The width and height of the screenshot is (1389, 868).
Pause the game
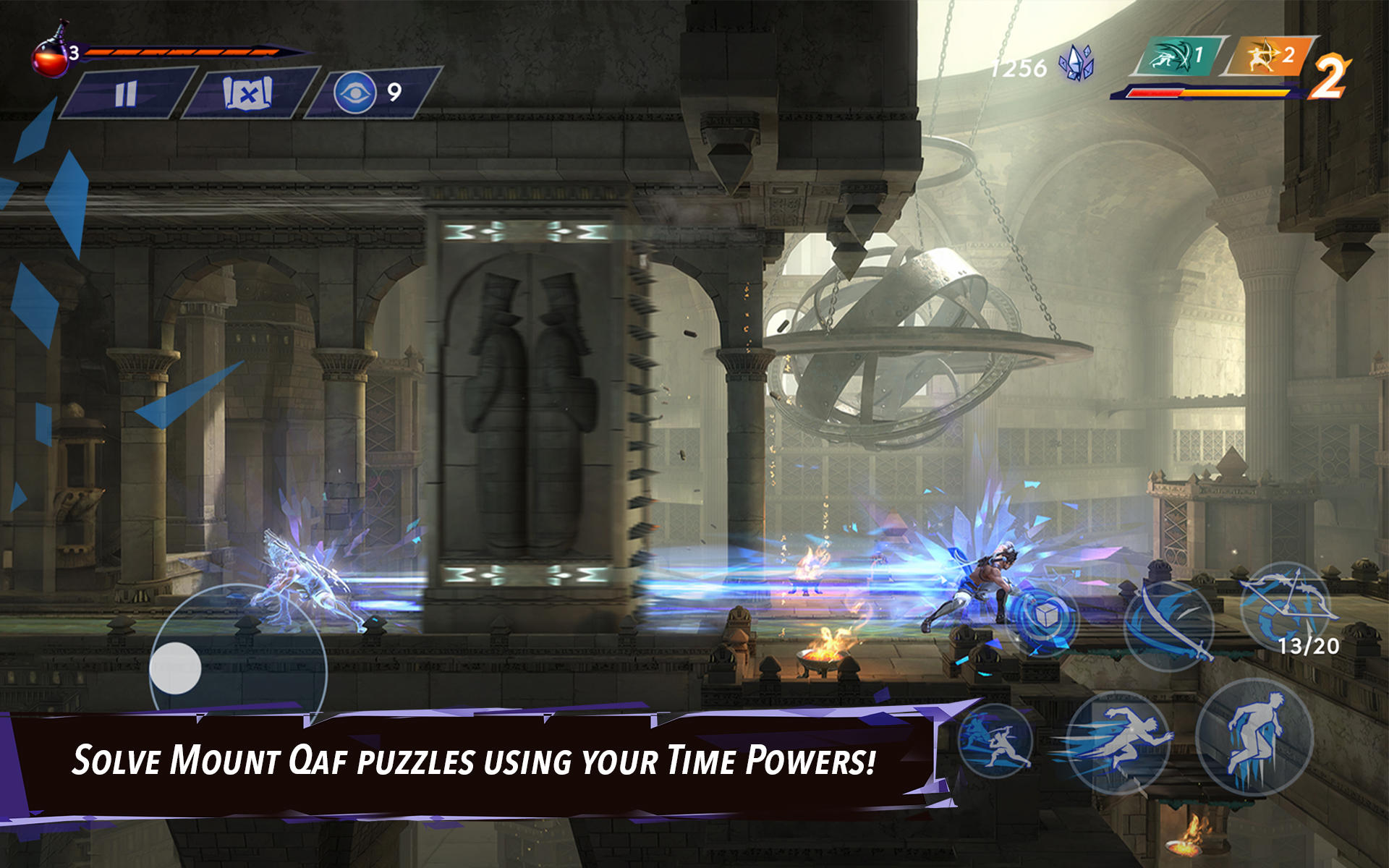coord(124,92)
